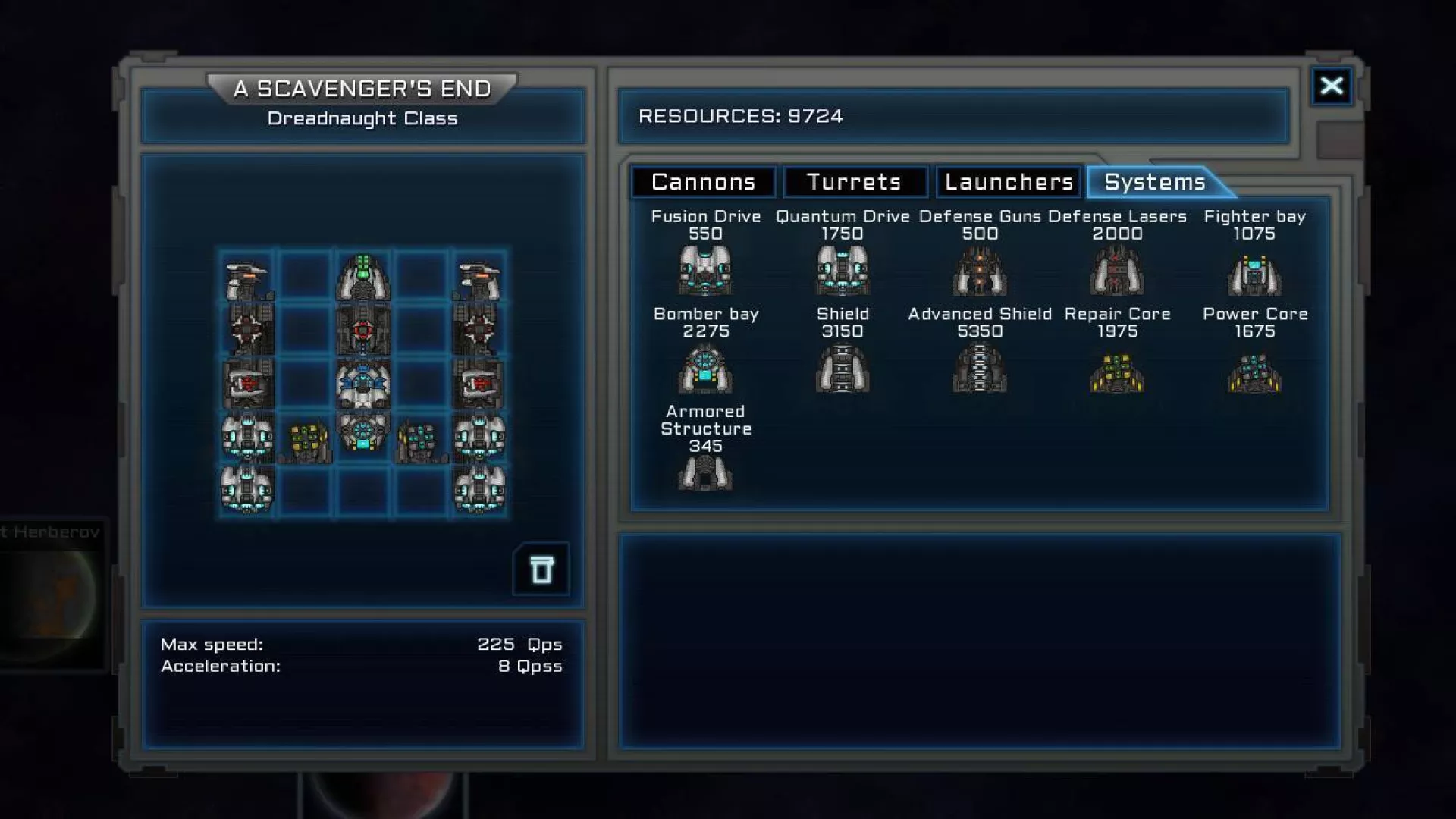Select the green-lit module in ship grid
1456x819 pixels.
[x=363, y=277]
